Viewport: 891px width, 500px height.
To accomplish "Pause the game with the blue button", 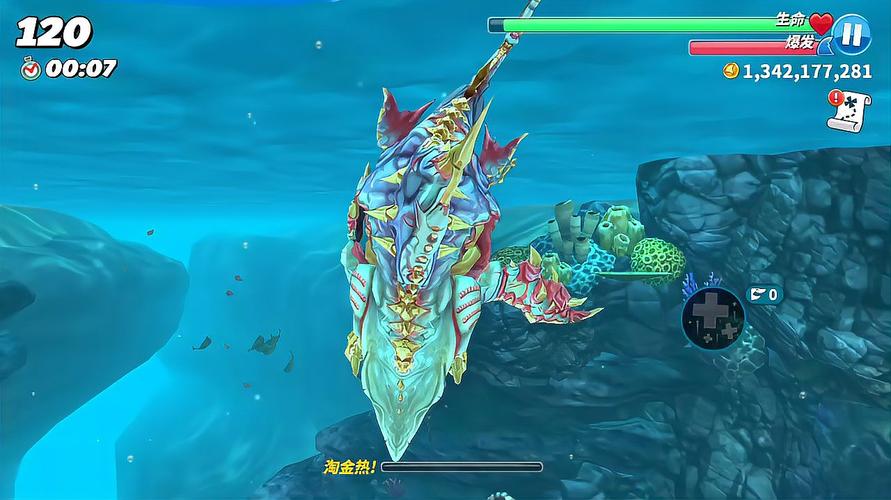I will pos(852,33).
